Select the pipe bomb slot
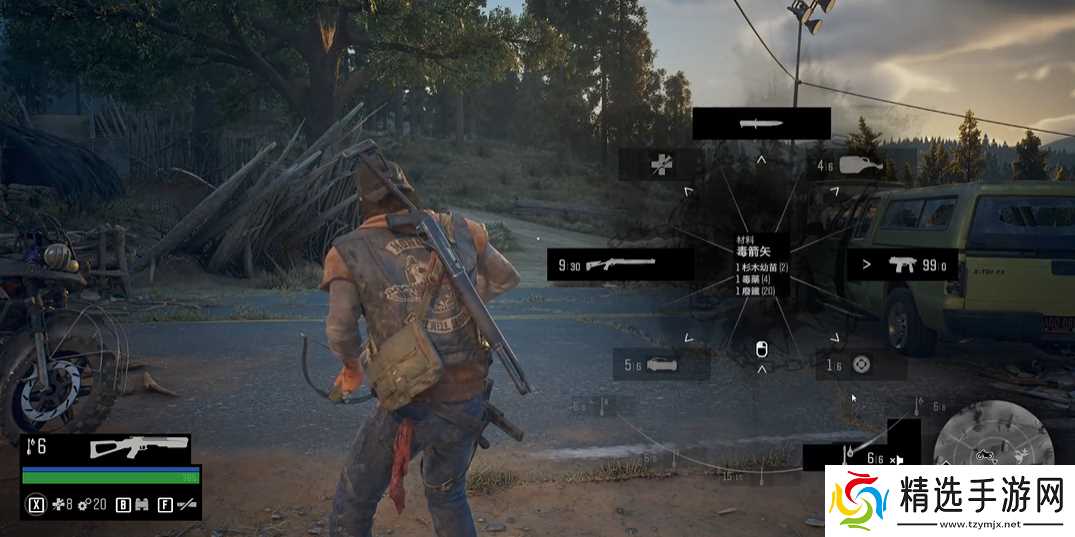This screenshot has width=1075, height=537. [x=661, y=365]
